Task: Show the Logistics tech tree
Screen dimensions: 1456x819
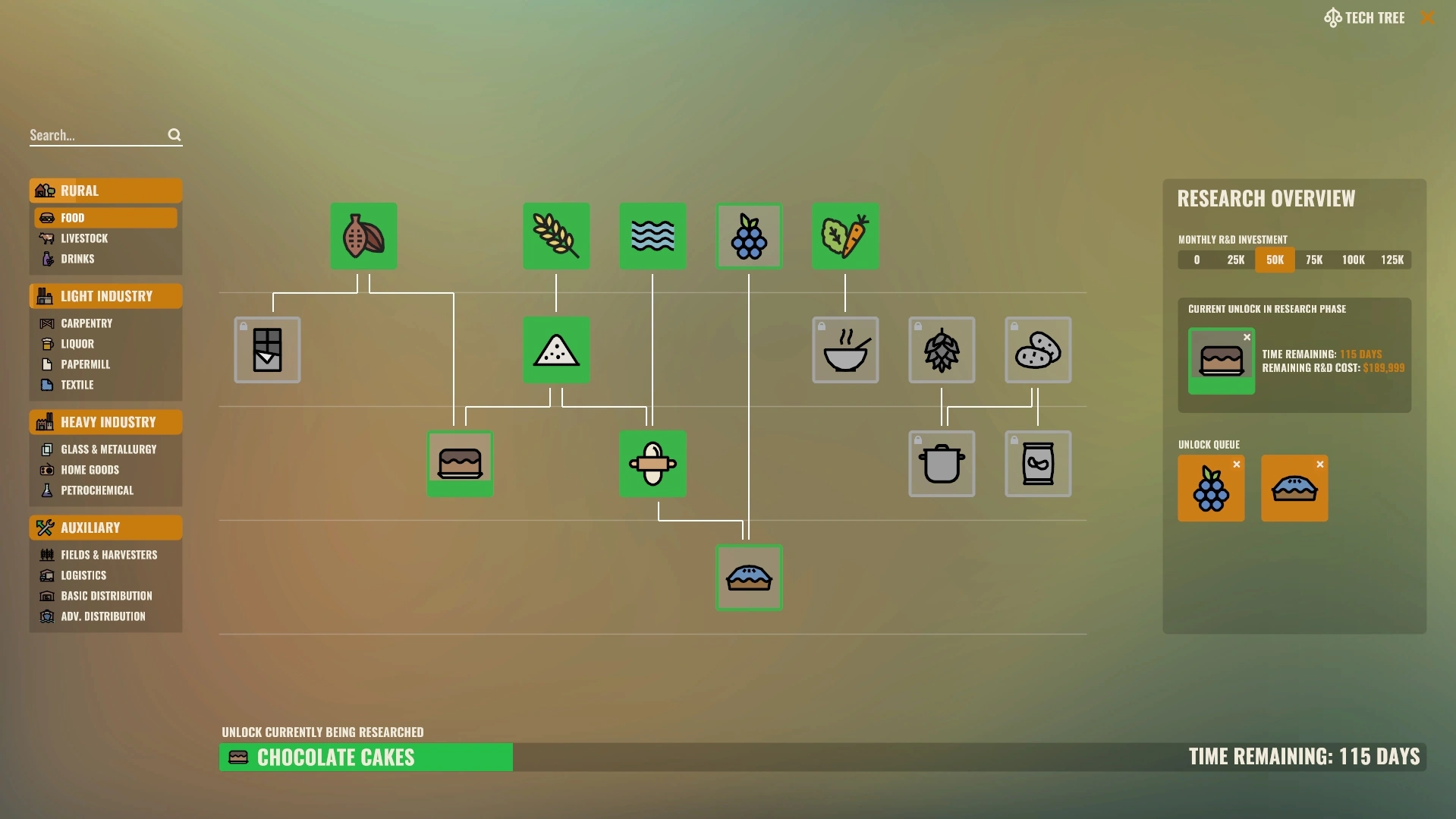Action: pyautogui.click(x=83, y=575)
